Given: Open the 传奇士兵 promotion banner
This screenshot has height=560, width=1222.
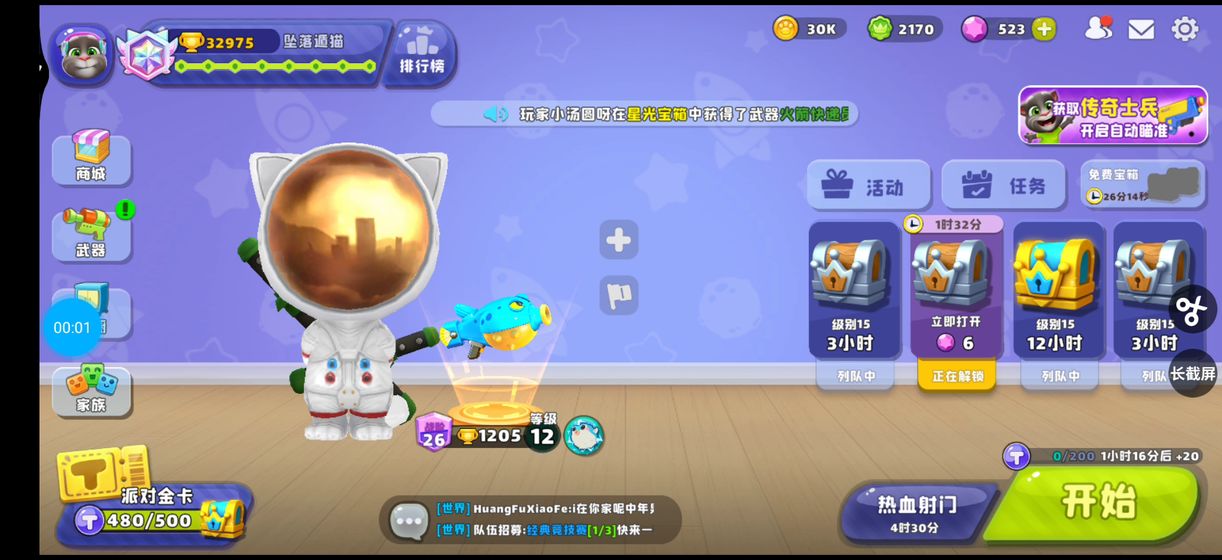Looking at the screenshot, I should (x=1111, y=115).
